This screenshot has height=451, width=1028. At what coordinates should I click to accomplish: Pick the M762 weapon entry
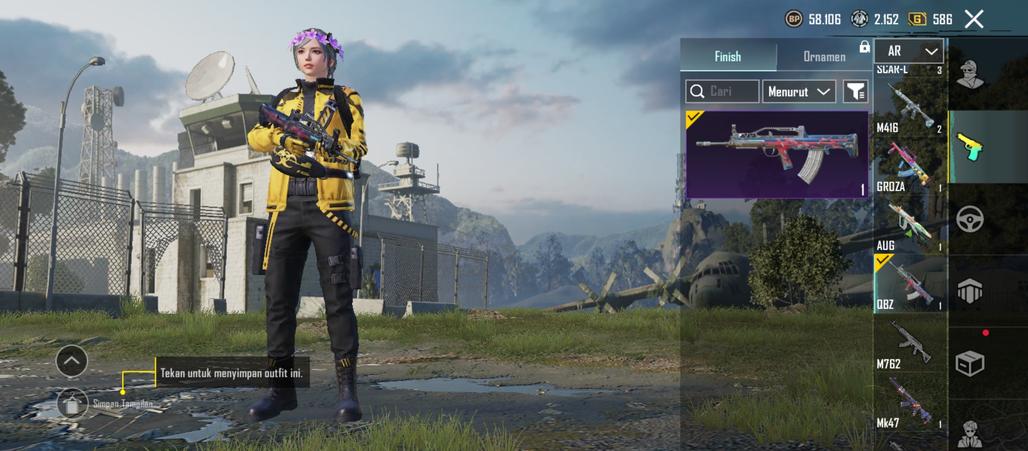[910, 345]
